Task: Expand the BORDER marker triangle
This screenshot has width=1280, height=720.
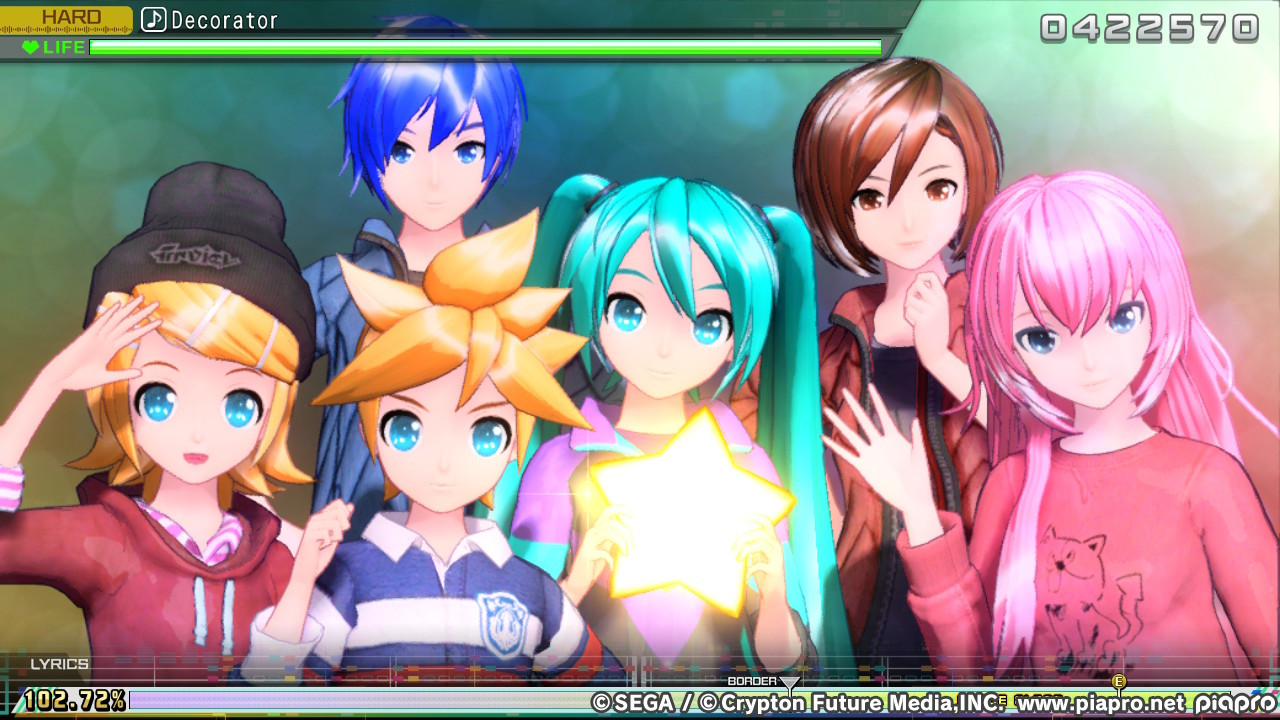Action: (790, 684)
